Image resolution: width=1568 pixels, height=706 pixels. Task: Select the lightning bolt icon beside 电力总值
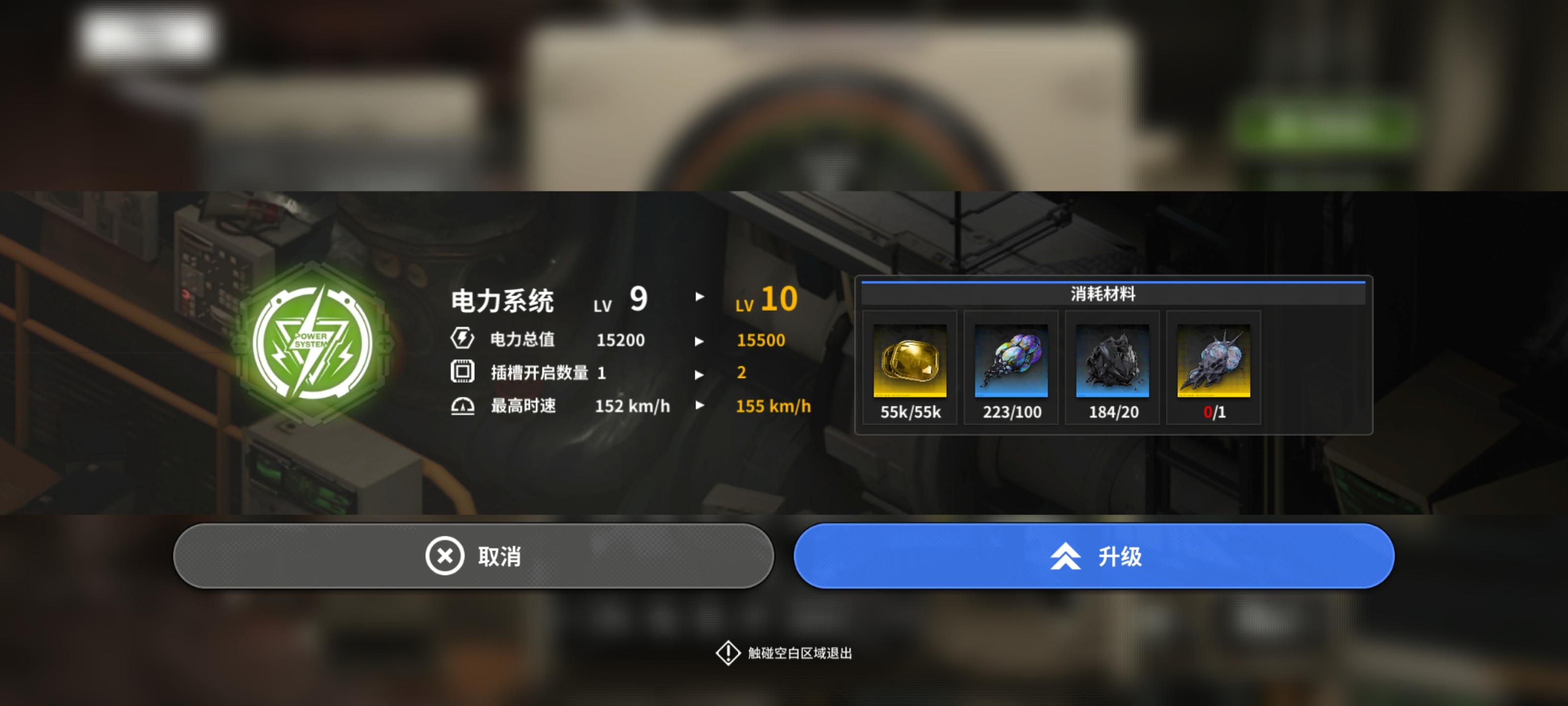tap(463, 339)
